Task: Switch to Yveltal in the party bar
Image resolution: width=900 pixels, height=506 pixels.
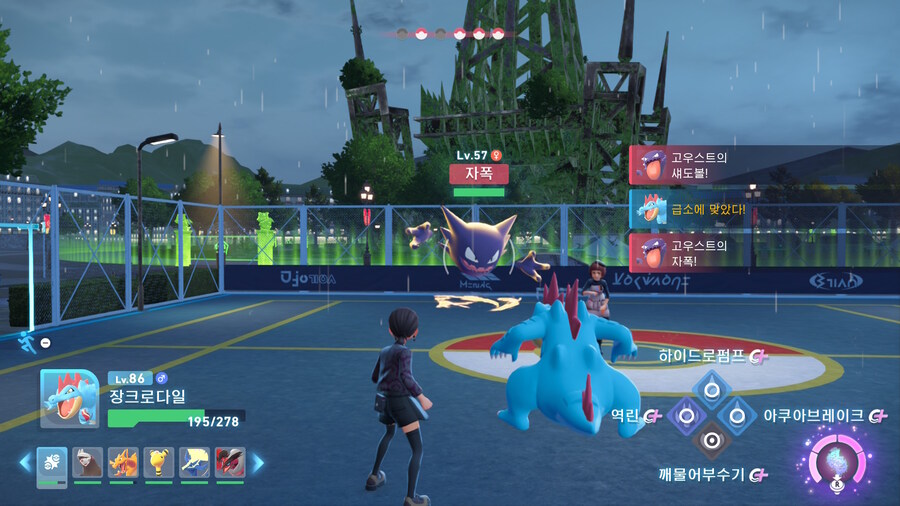Action: click(229, 462)
